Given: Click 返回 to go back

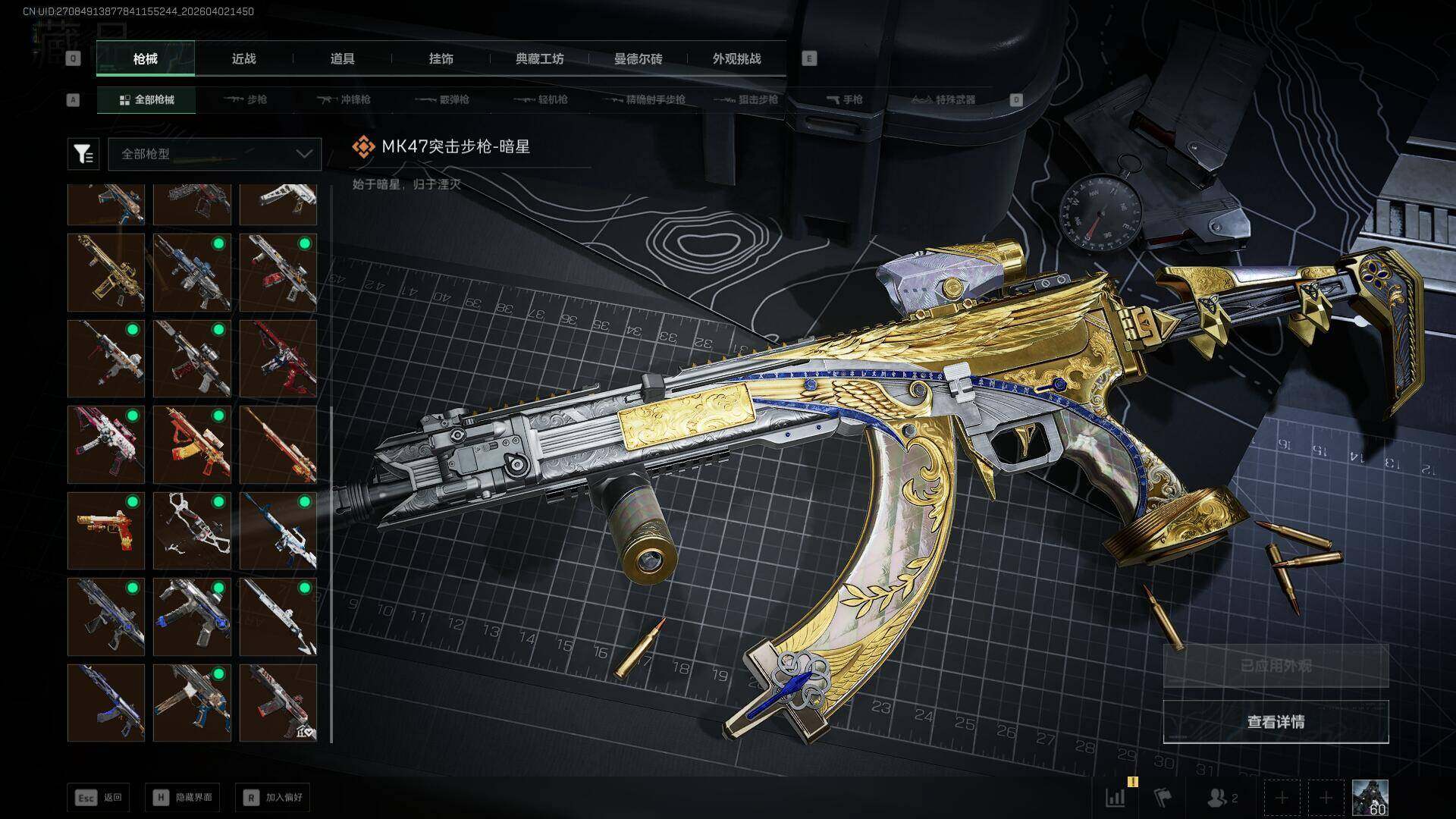Looking at the screenshot, I should [x=99, y=797].
